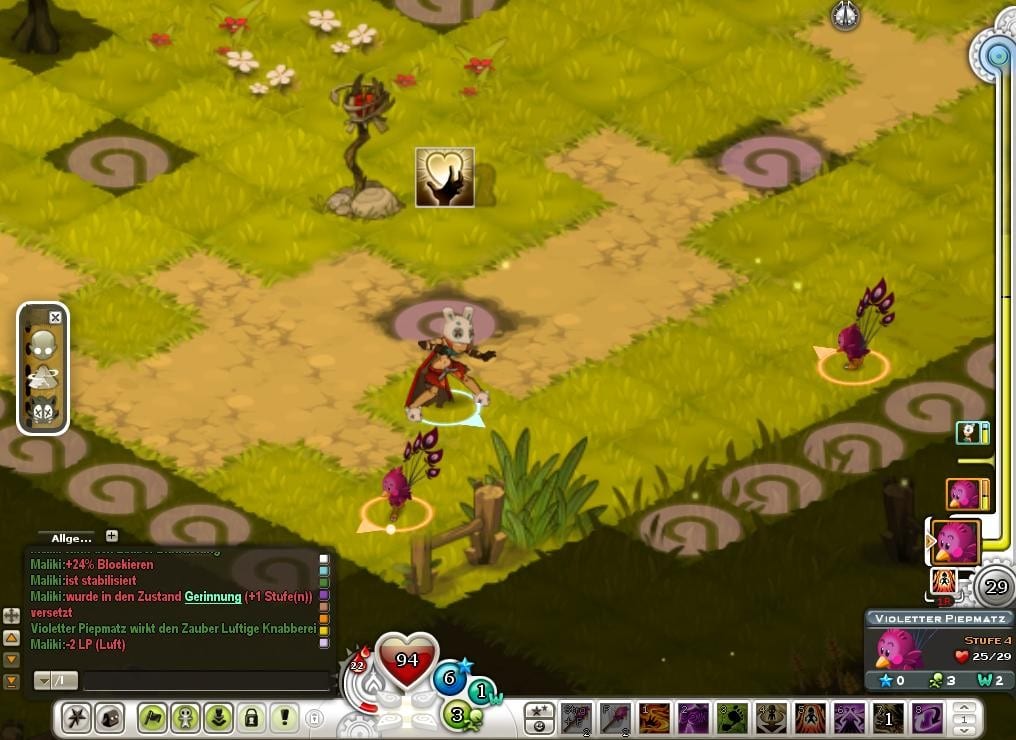The height and width of the screenshot is (740, 1016).
Task: Add a new chat tab with plus button
Action: pyautogui.click(x=112, y=536)
